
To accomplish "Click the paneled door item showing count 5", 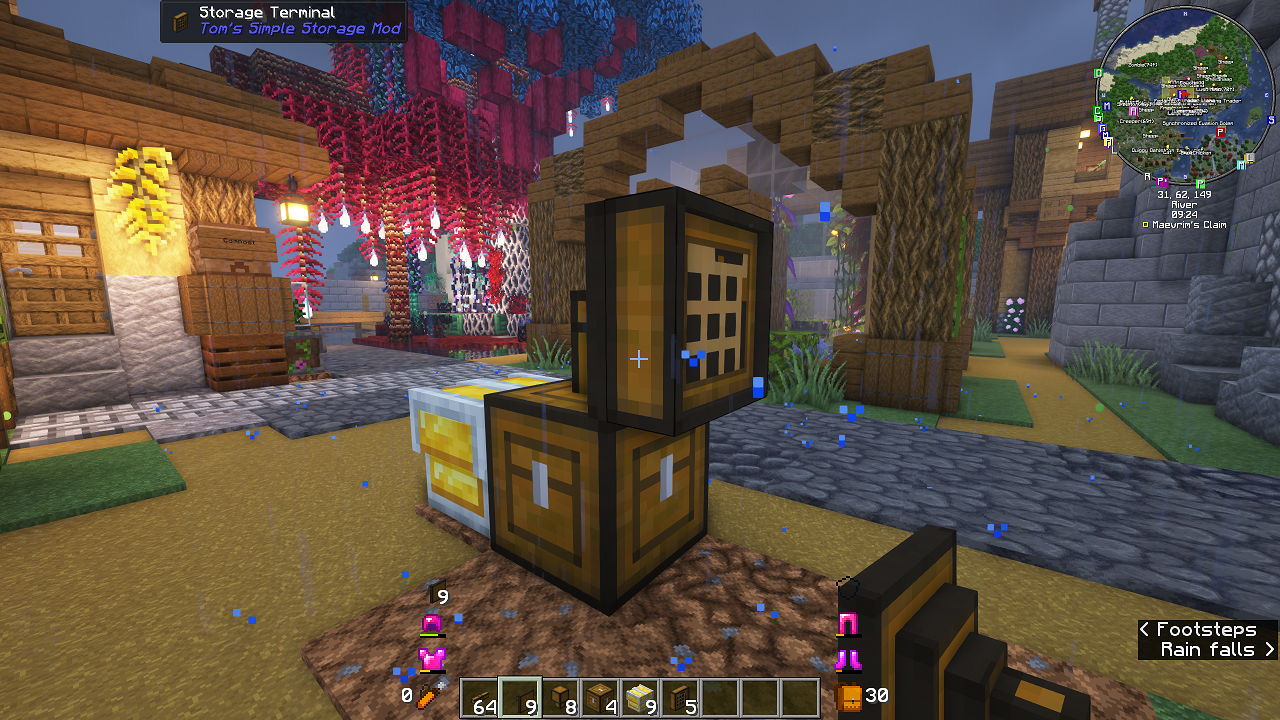I will (680, 697).
